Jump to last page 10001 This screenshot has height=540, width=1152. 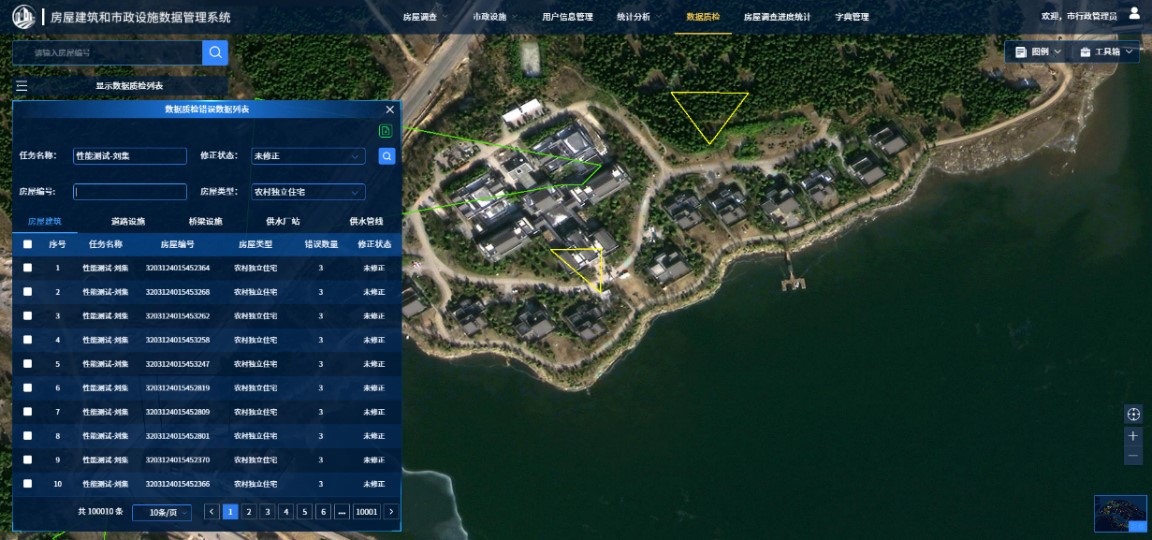(367, 512)
